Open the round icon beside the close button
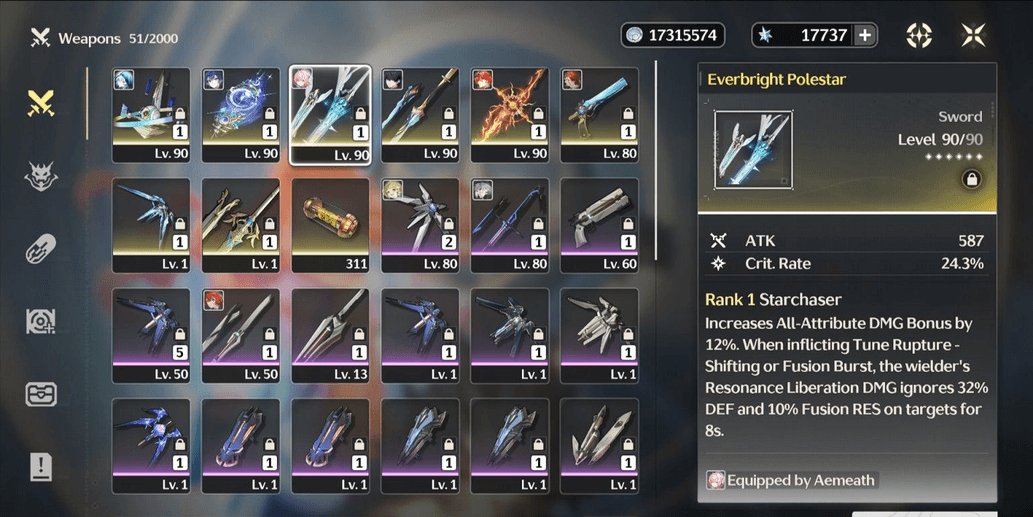This screenshot has width=1033, height=517. (919, 35)
